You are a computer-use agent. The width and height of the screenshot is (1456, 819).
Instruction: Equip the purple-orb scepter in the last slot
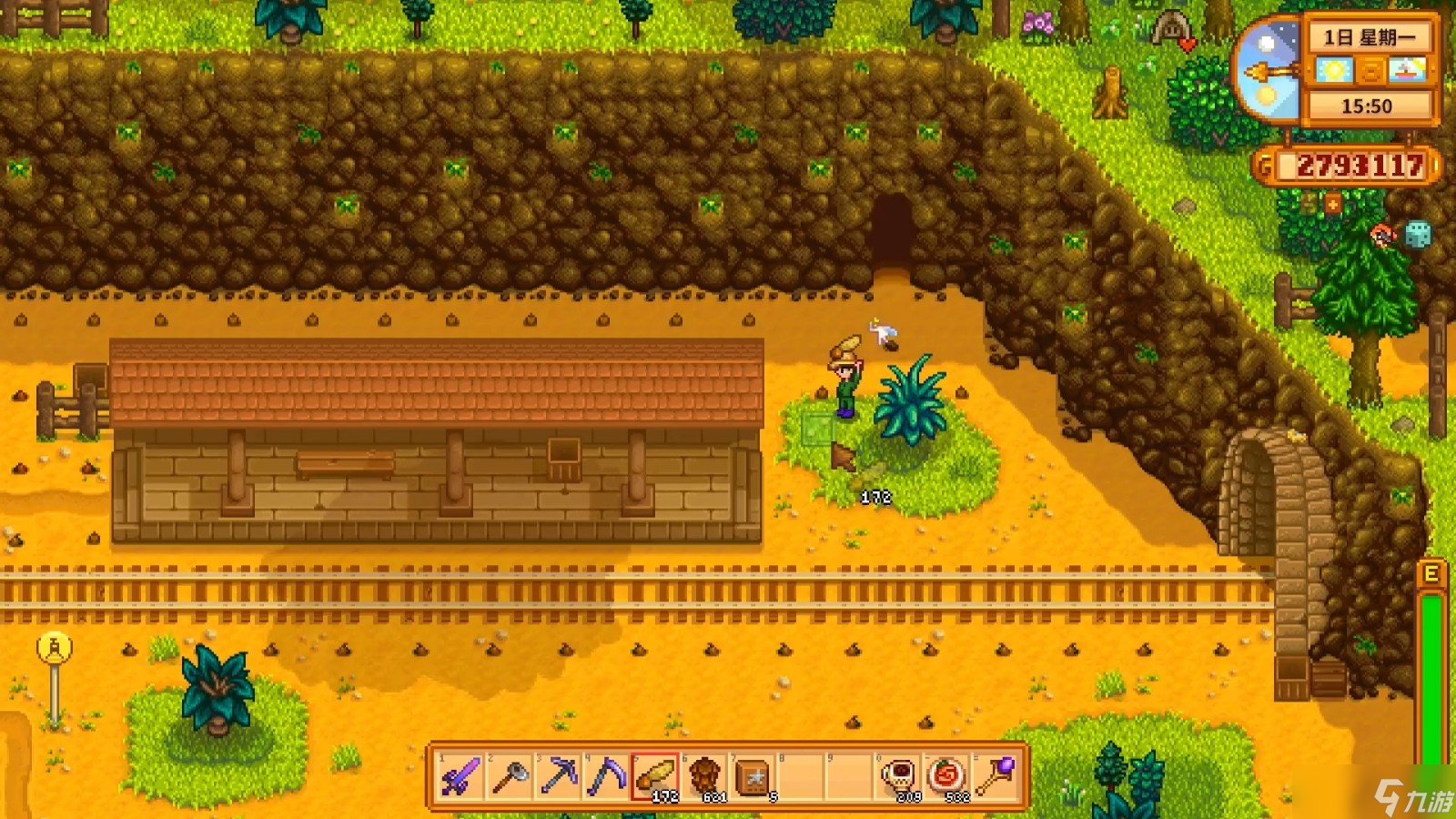coord(996,776)
